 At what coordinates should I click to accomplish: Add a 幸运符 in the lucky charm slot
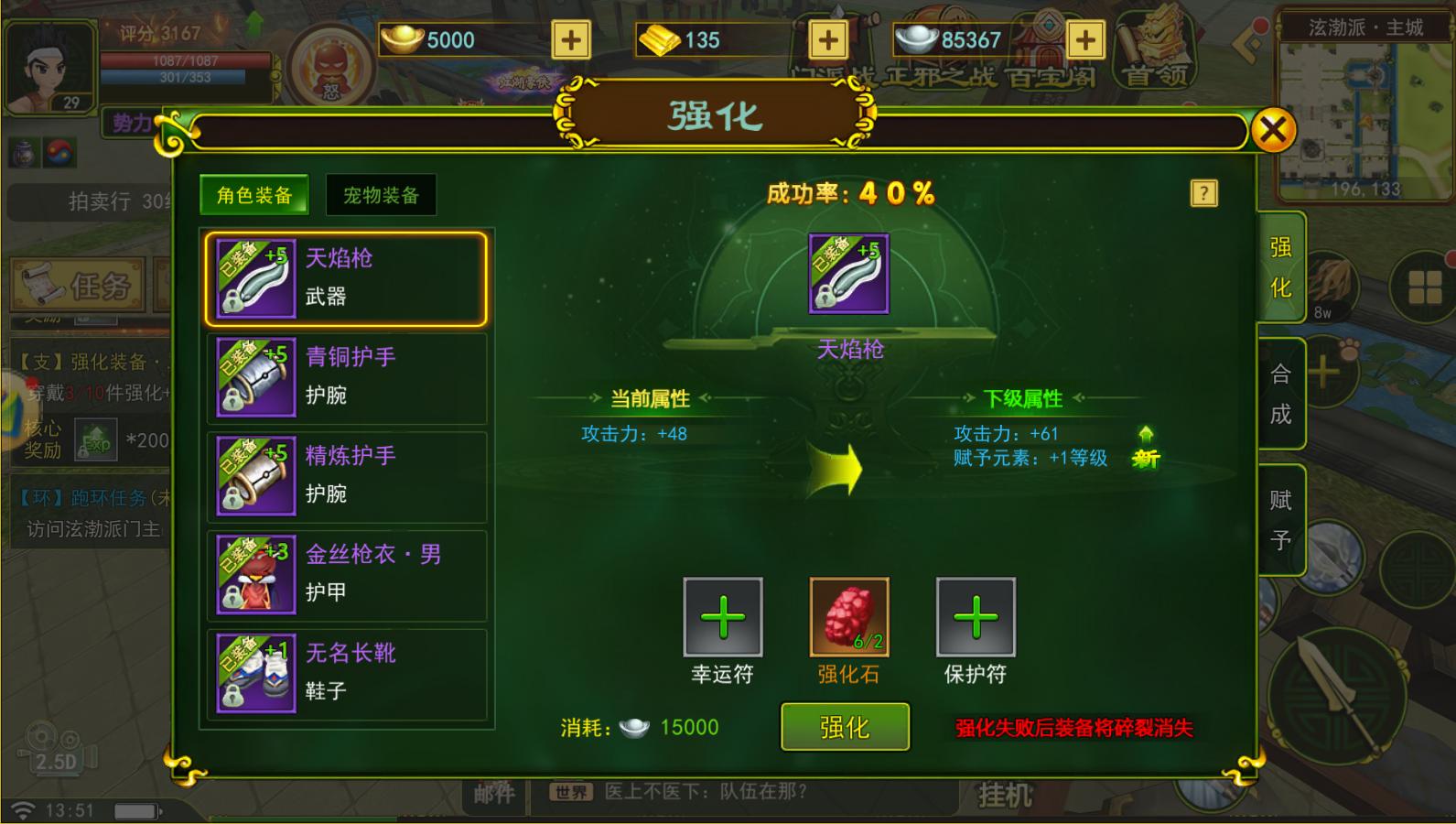[722, 618]
